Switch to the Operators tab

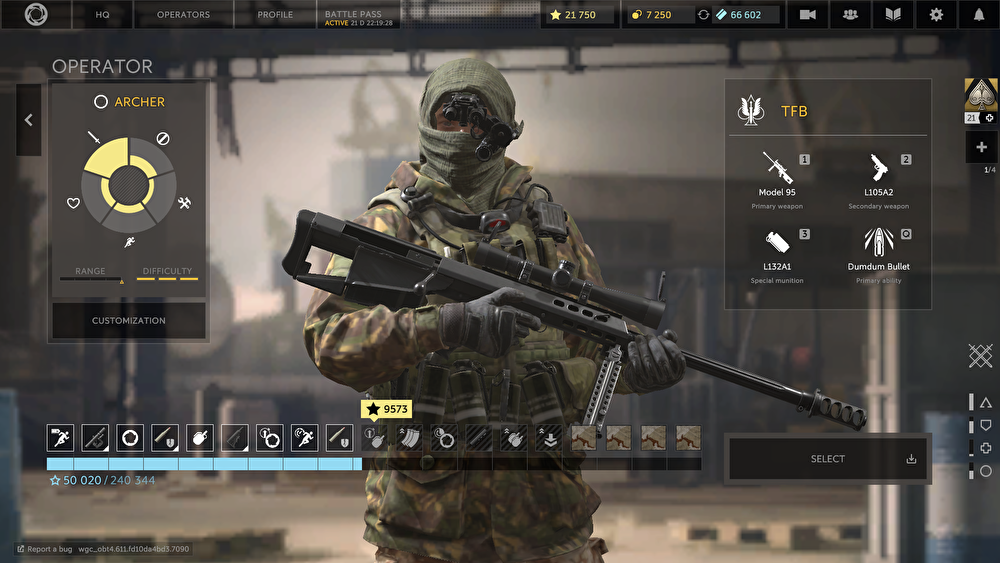tap(184, 15)
